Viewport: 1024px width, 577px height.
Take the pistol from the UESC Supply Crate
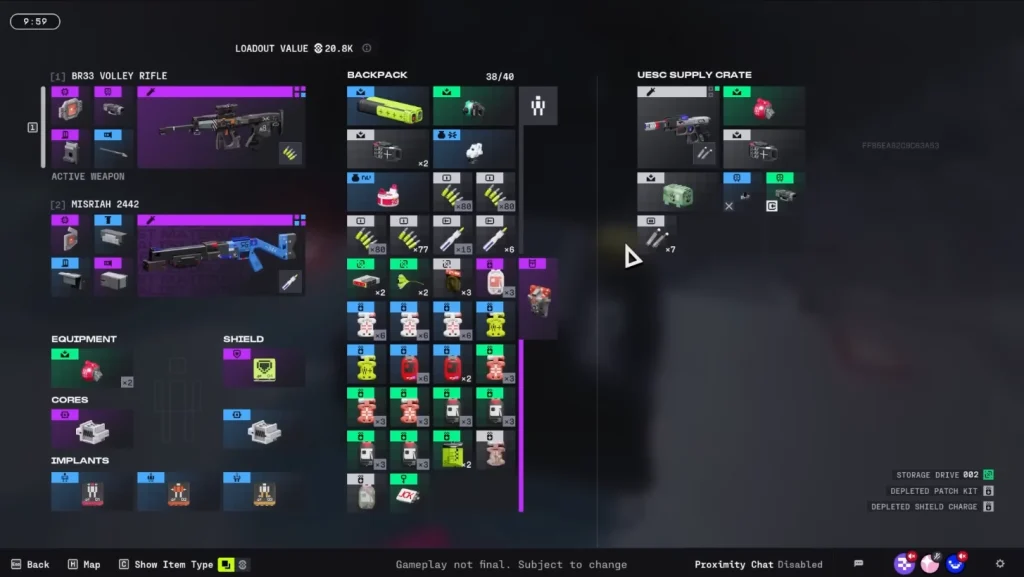tap(677, 126)
